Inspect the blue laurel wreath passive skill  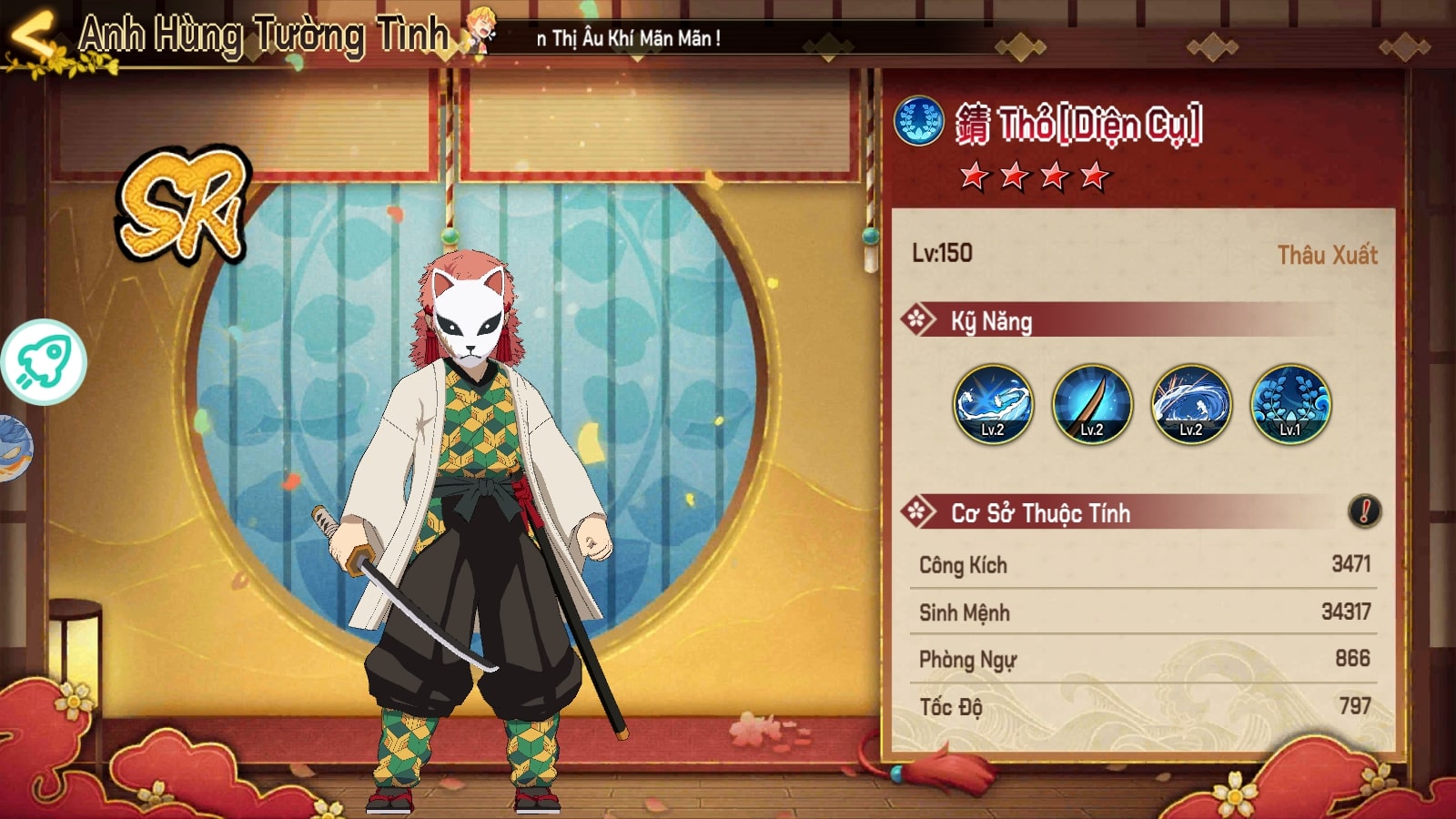(1290, 404)
